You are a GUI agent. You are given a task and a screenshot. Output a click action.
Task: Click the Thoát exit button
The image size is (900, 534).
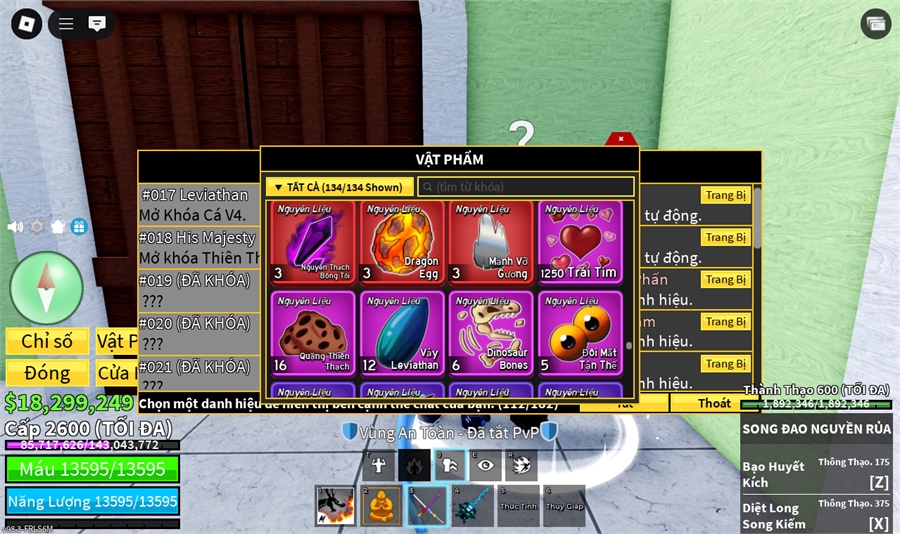click(714, 403)
